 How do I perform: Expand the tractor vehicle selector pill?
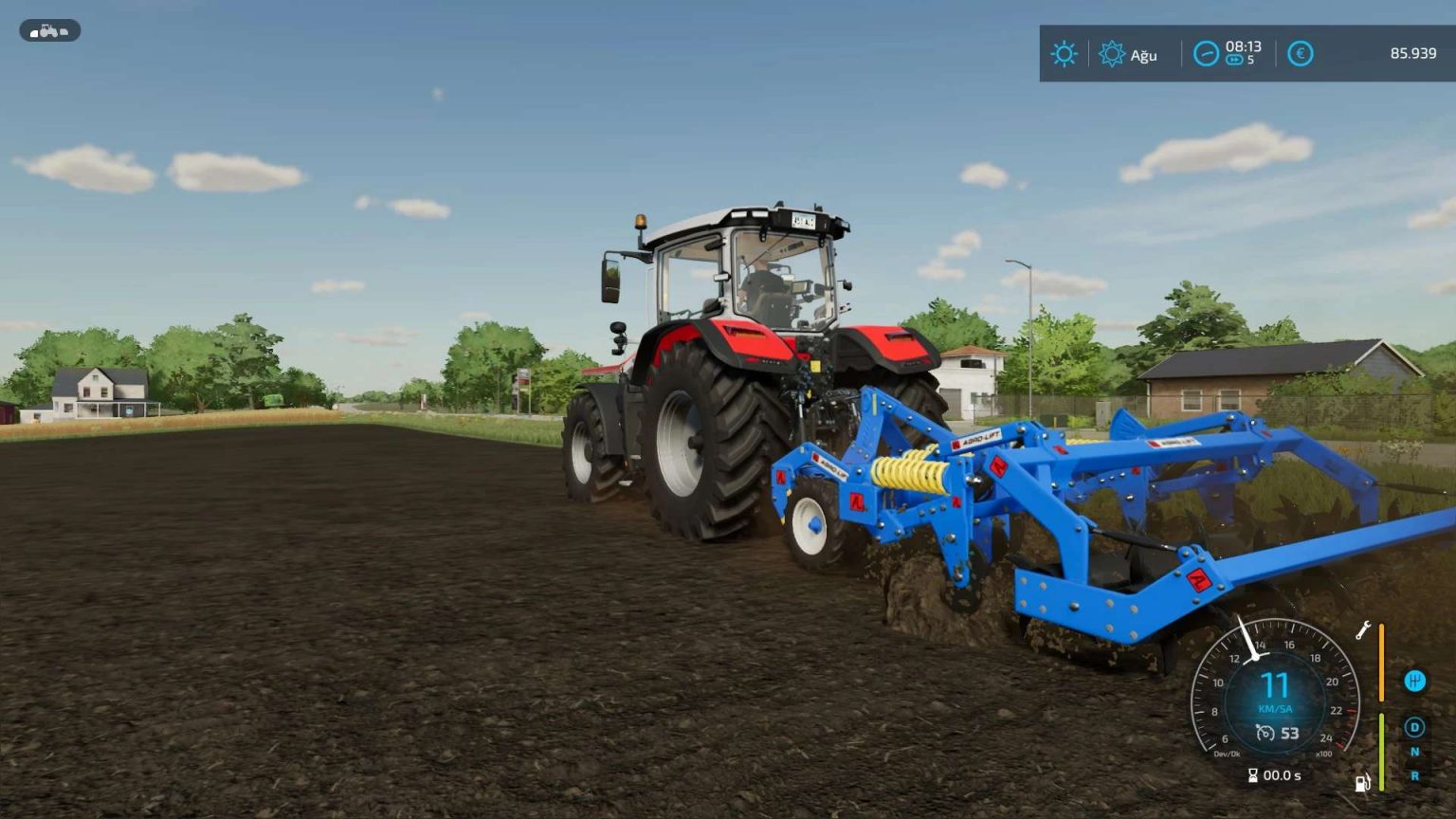click(50, 30)
